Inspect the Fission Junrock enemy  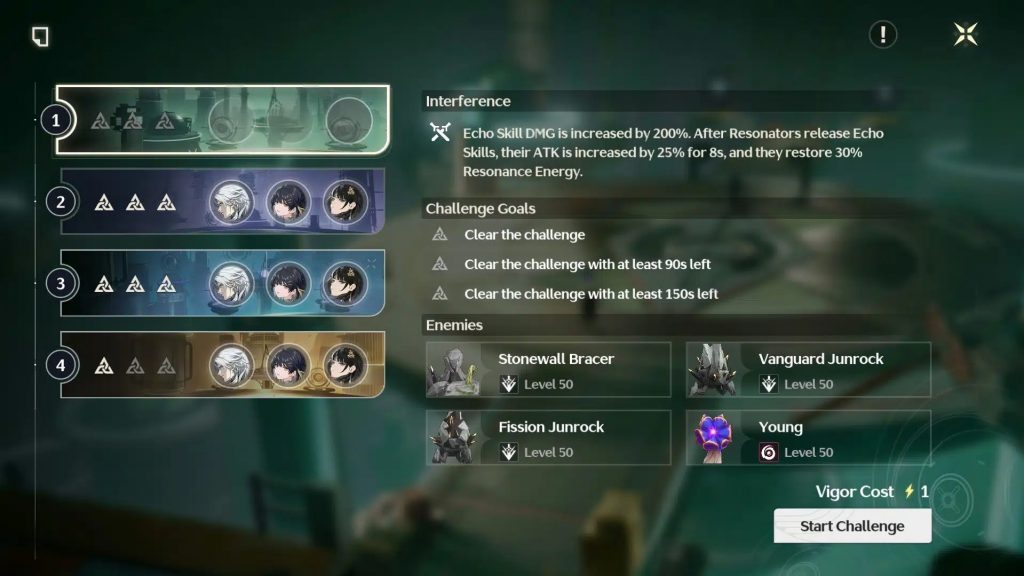pos(549,438)
